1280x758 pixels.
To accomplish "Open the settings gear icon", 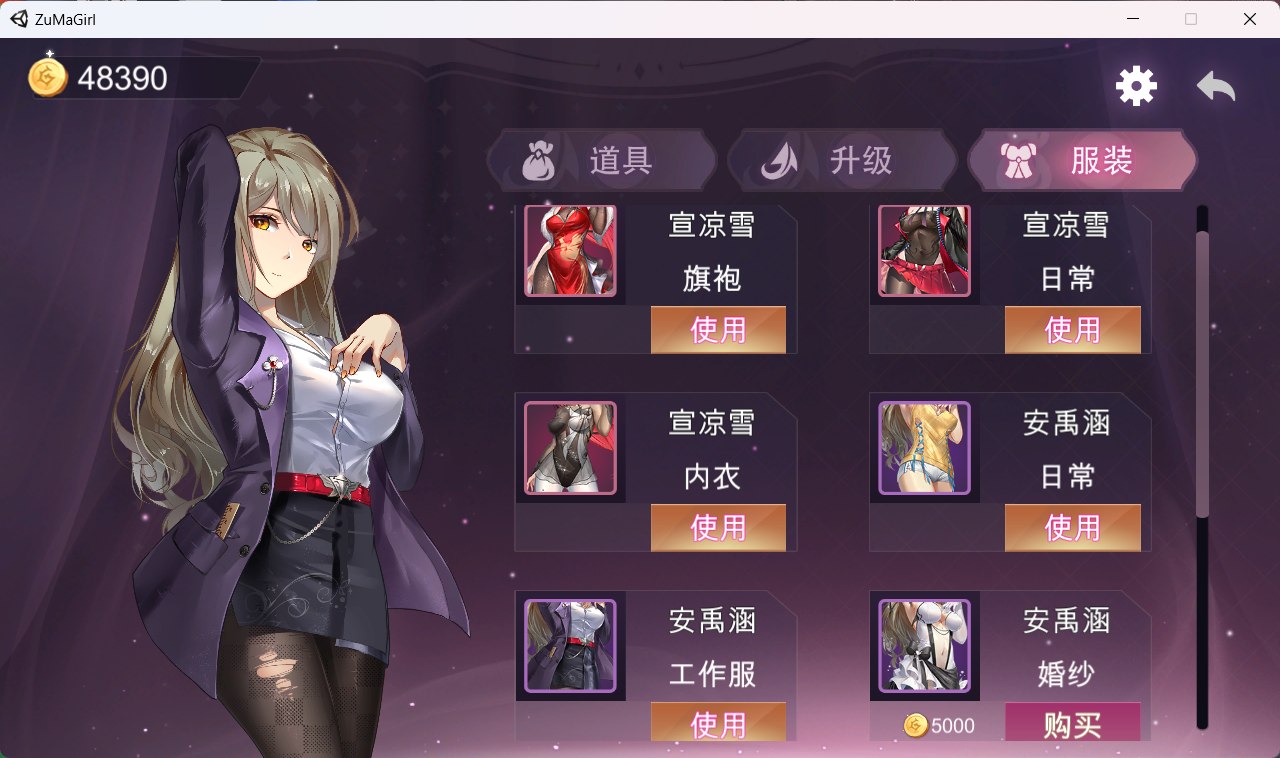I will click(1135, 85).
